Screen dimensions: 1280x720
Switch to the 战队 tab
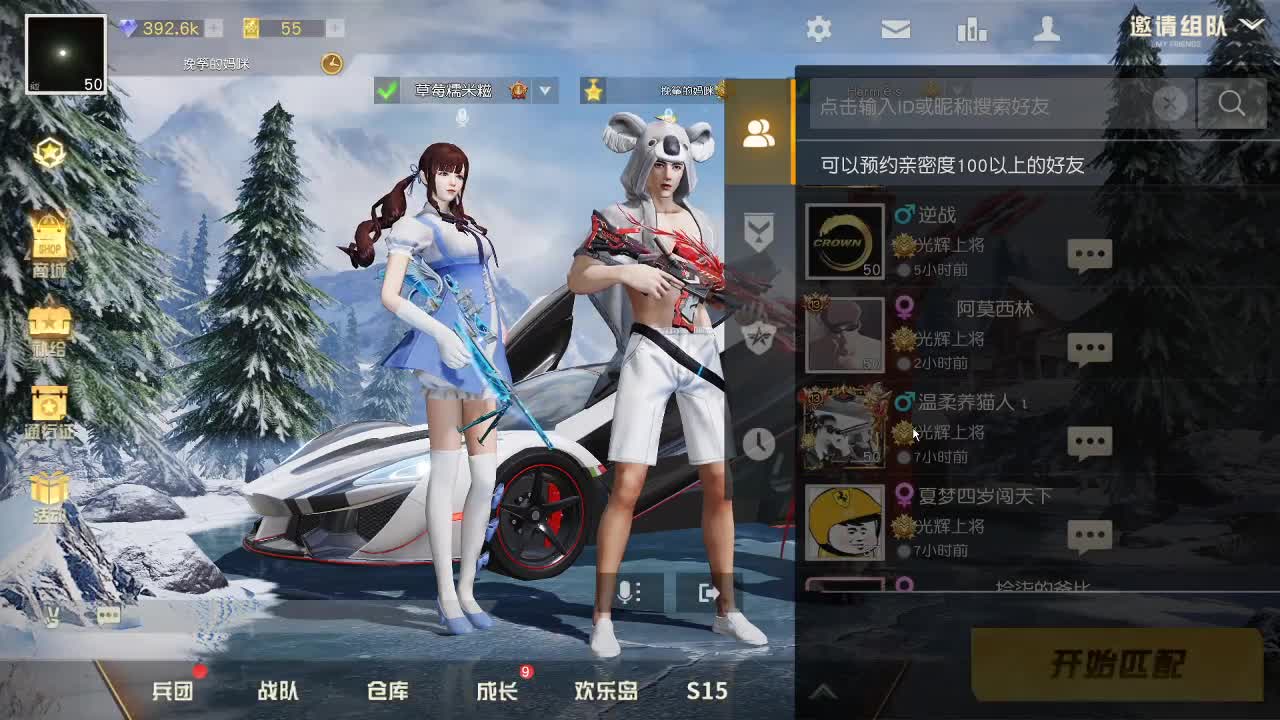coord(280,690)
